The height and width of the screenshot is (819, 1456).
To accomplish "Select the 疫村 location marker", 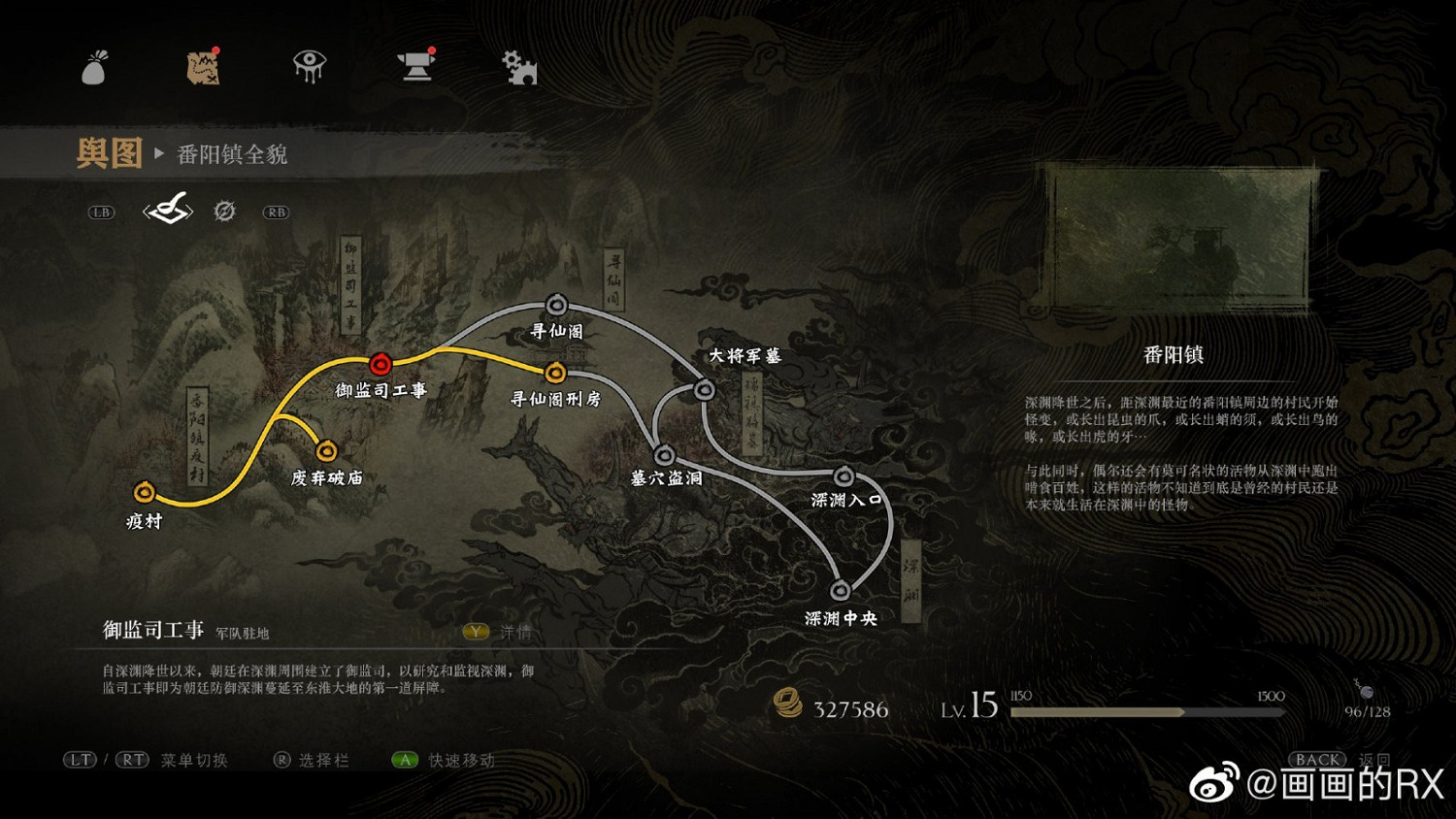I will (x=146, y=492).
